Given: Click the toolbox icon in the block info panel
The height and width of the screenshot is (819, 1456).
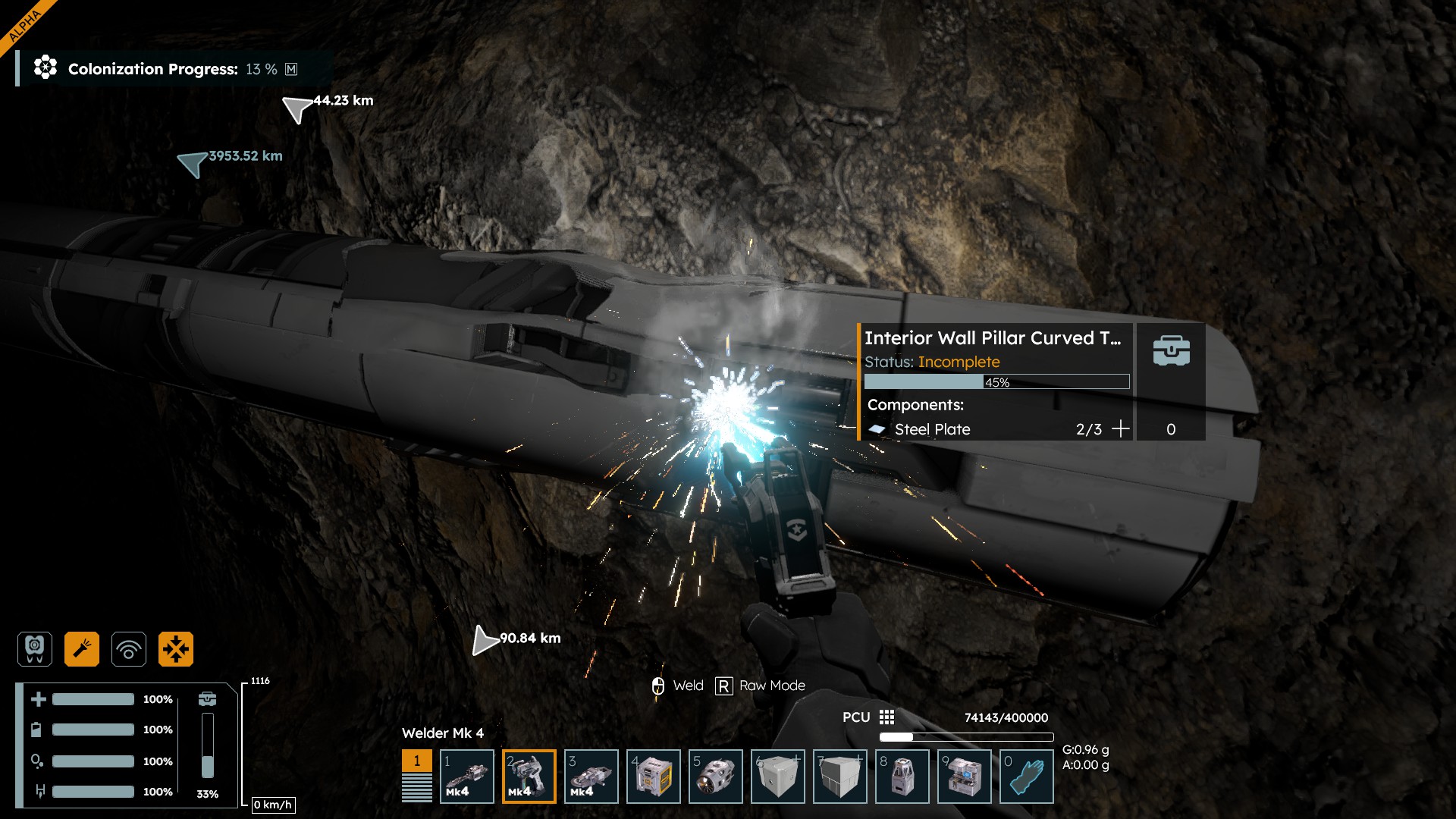Looking at the screenshot, I should point(1171,351).
